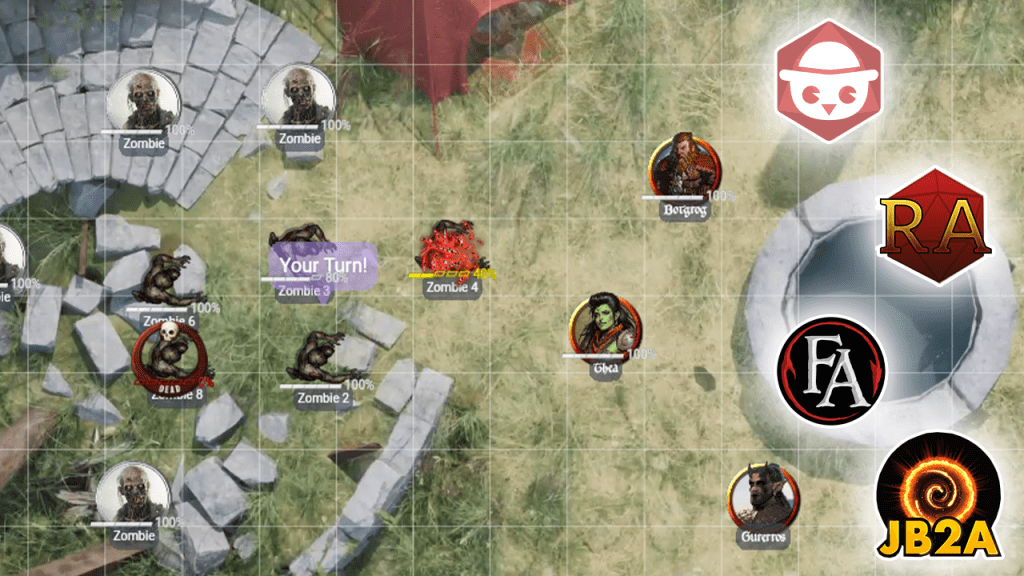
Task: Select the Zombie 4 token with red splatter
Action: click(452, 249)
